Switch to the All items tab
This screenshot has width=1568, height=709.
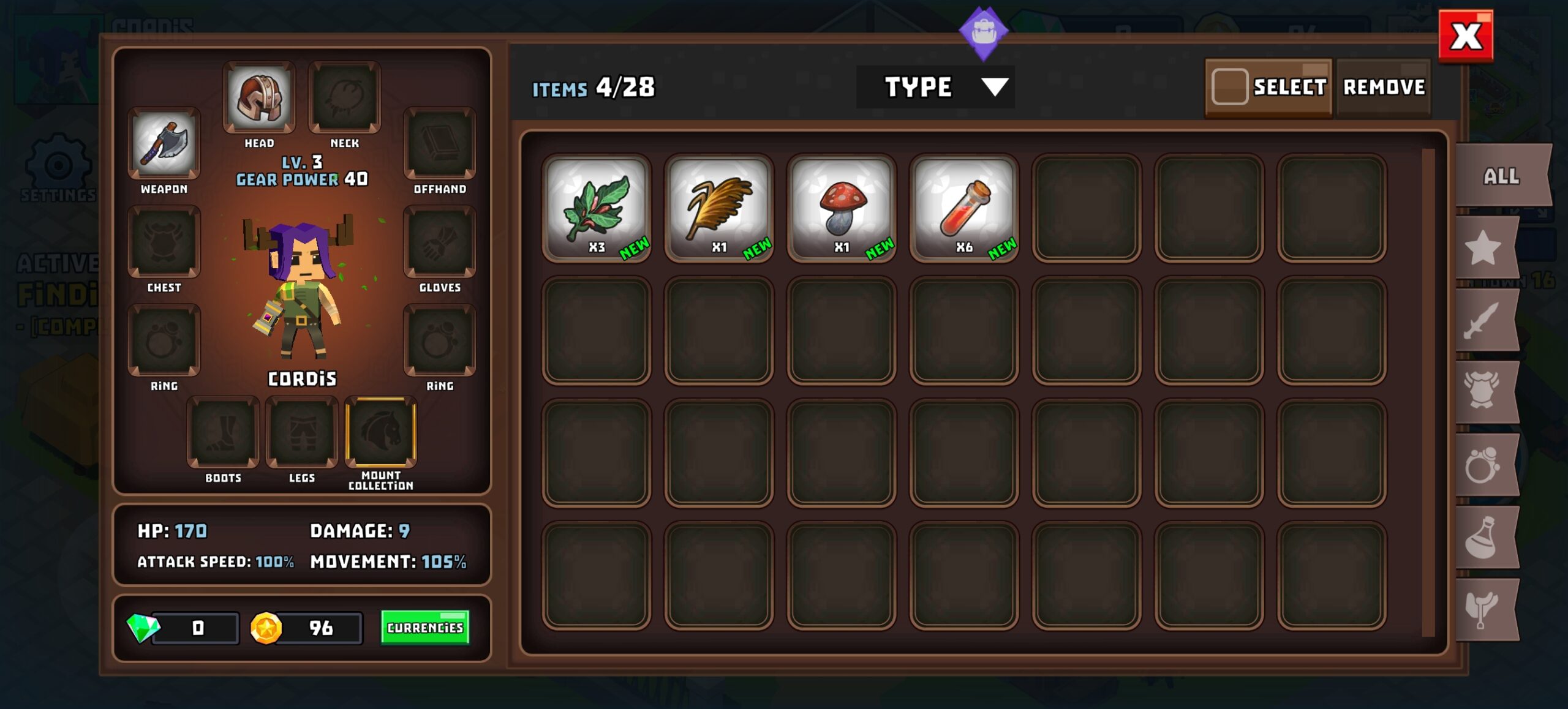pyautogui.click(x=1500, y=176)
